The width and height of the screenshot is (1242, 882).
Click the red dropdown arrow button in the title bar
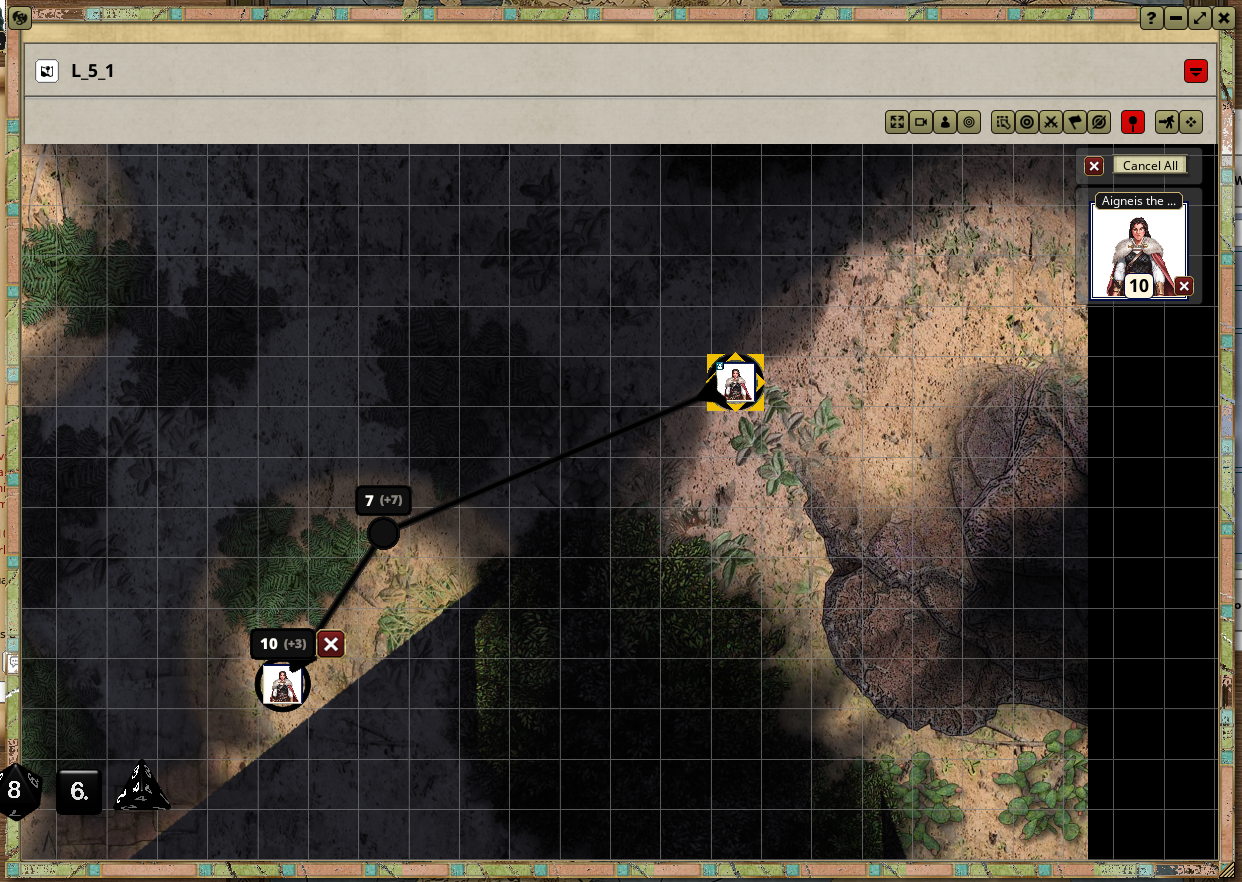coord(1195,71)
